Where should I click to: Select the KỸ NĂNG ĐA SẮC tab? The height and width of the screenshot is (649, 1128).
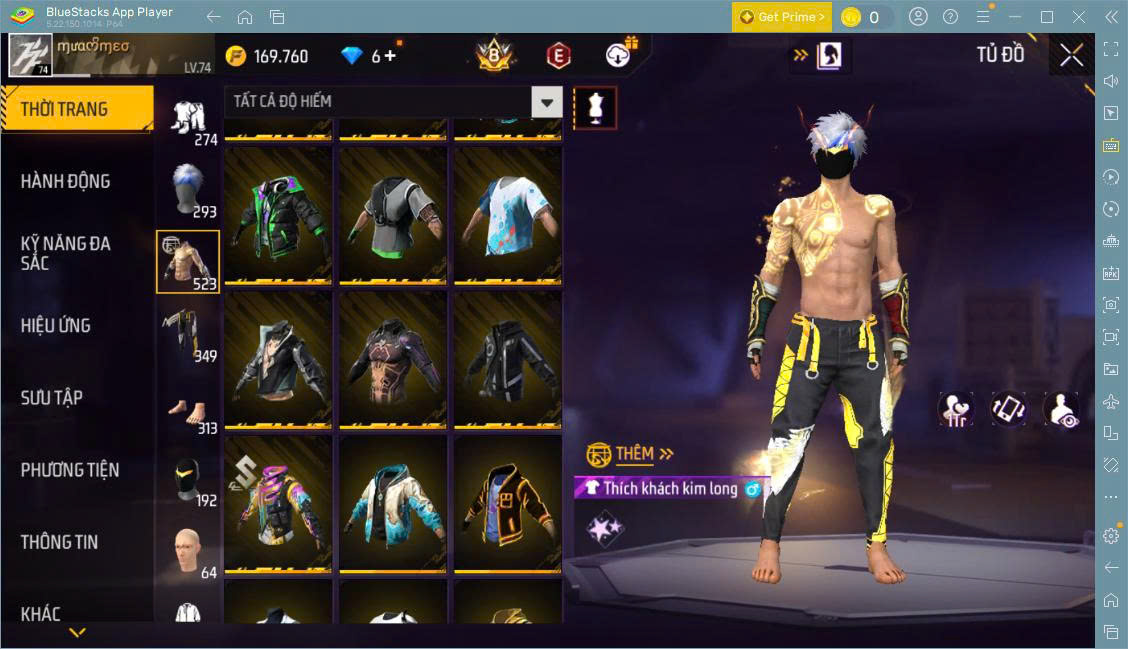66,253
